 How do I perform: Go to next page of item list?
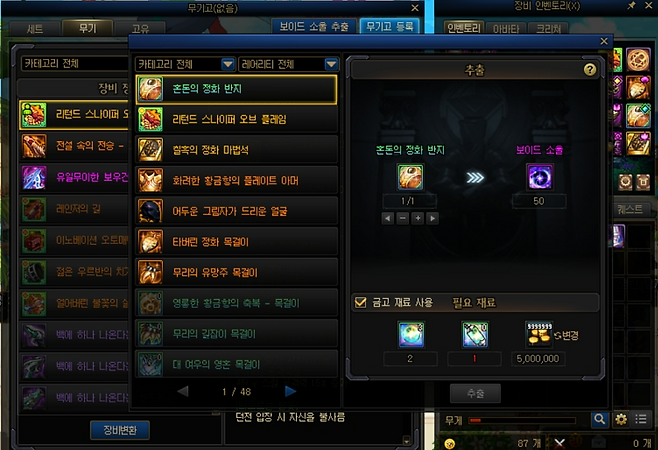(291, 391)
